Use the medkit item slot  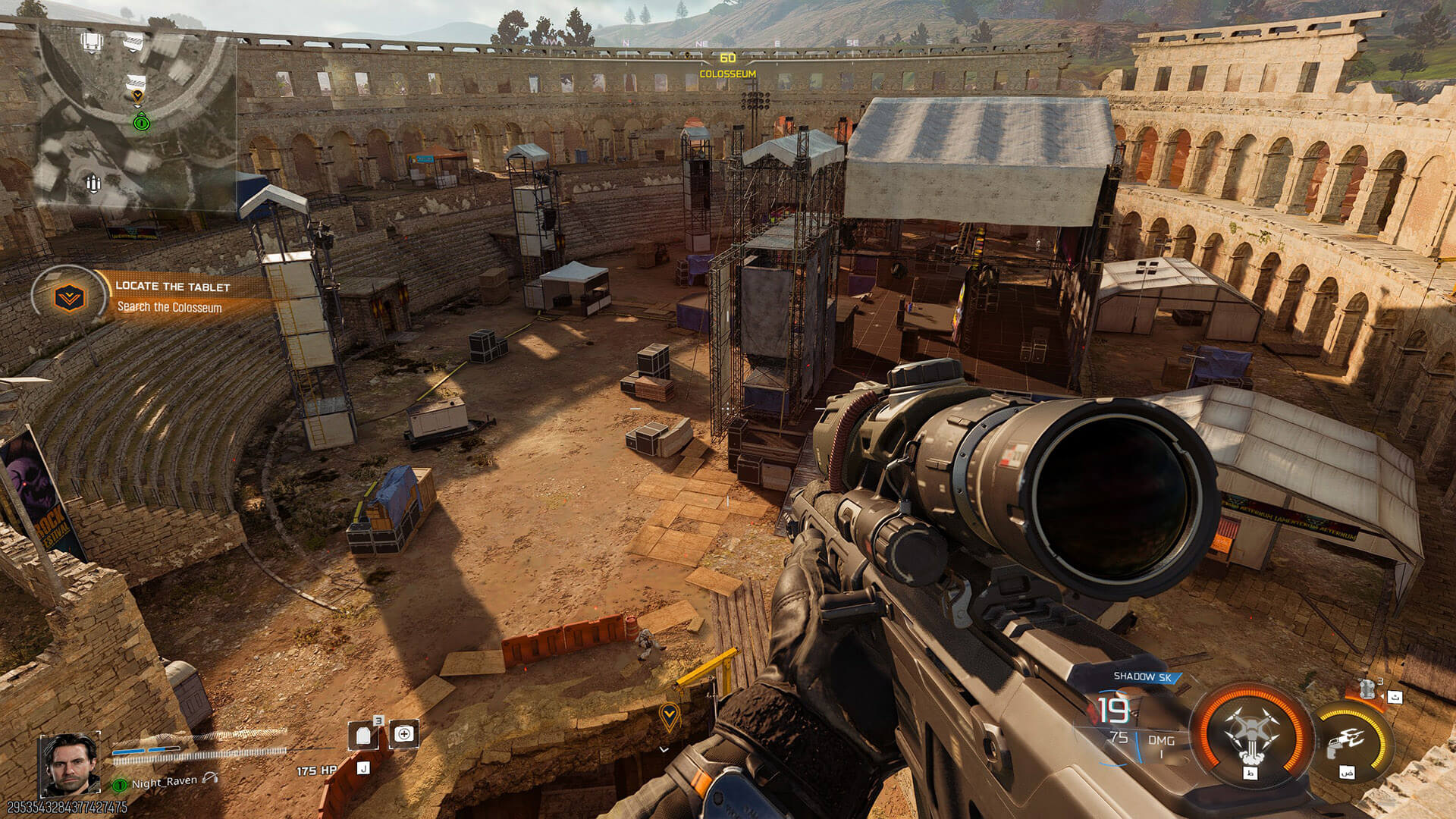403,733
